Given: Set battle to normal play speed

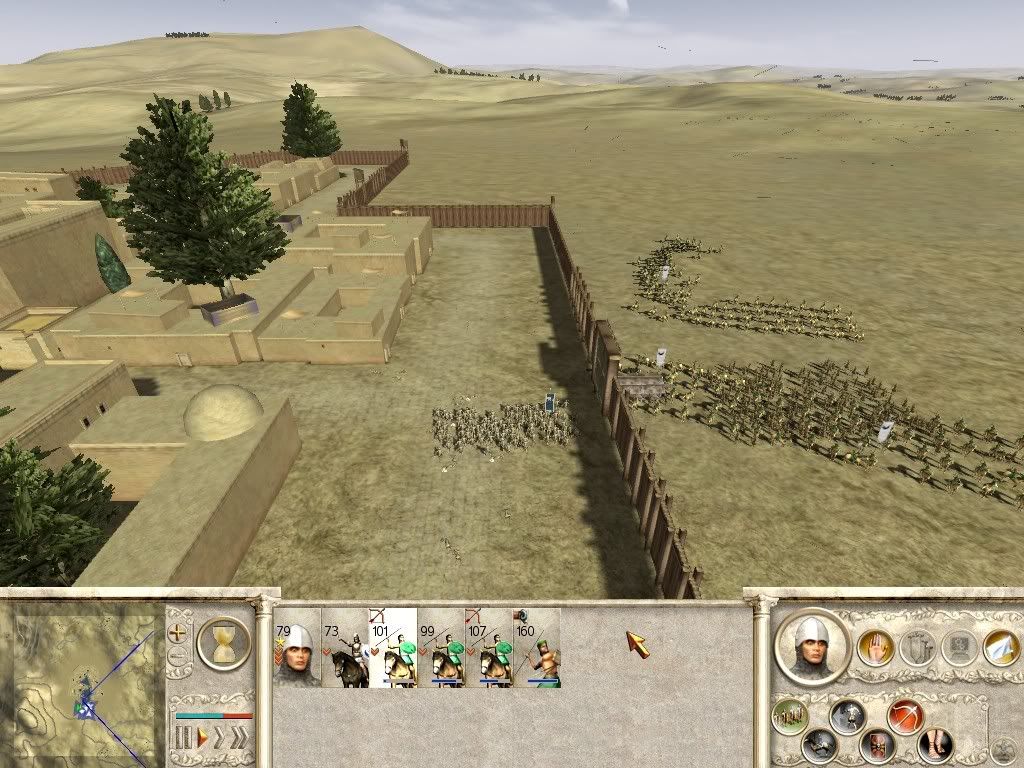Looking at the screenshot, I should (x=201, y=739).
